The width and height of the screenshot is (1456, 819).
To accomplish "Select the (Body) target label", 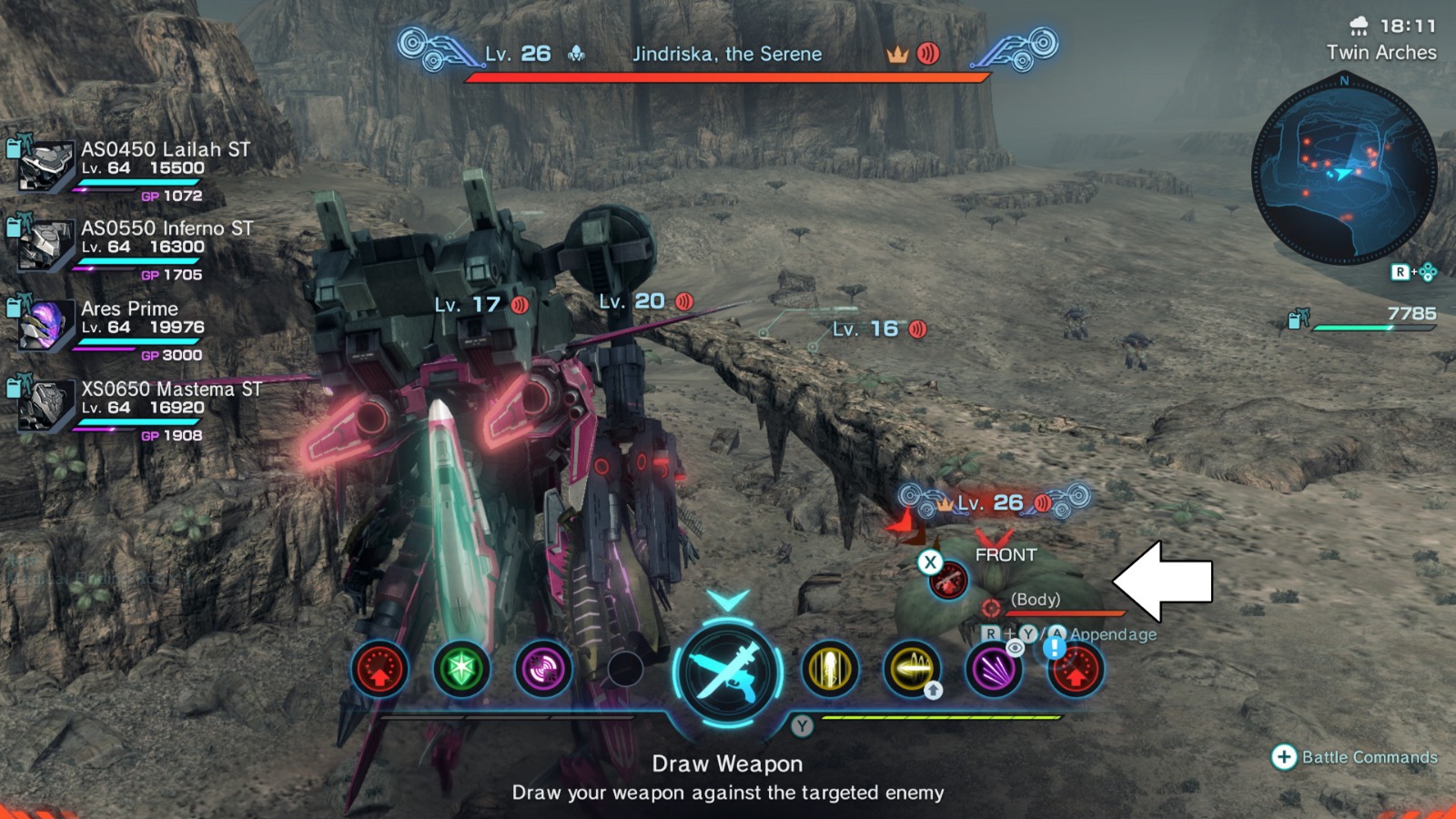I will tap(1037, 600).
